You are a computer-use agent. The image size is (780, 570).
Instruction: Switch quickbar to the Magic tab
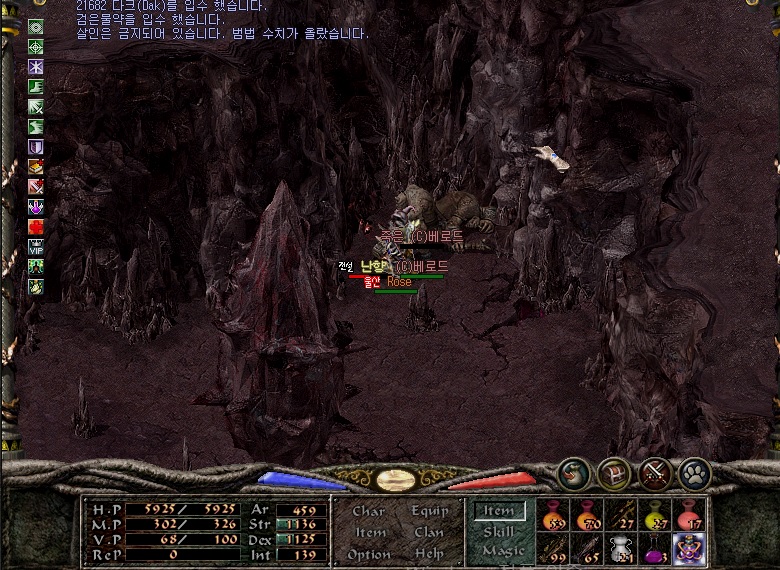click(502, 551)
